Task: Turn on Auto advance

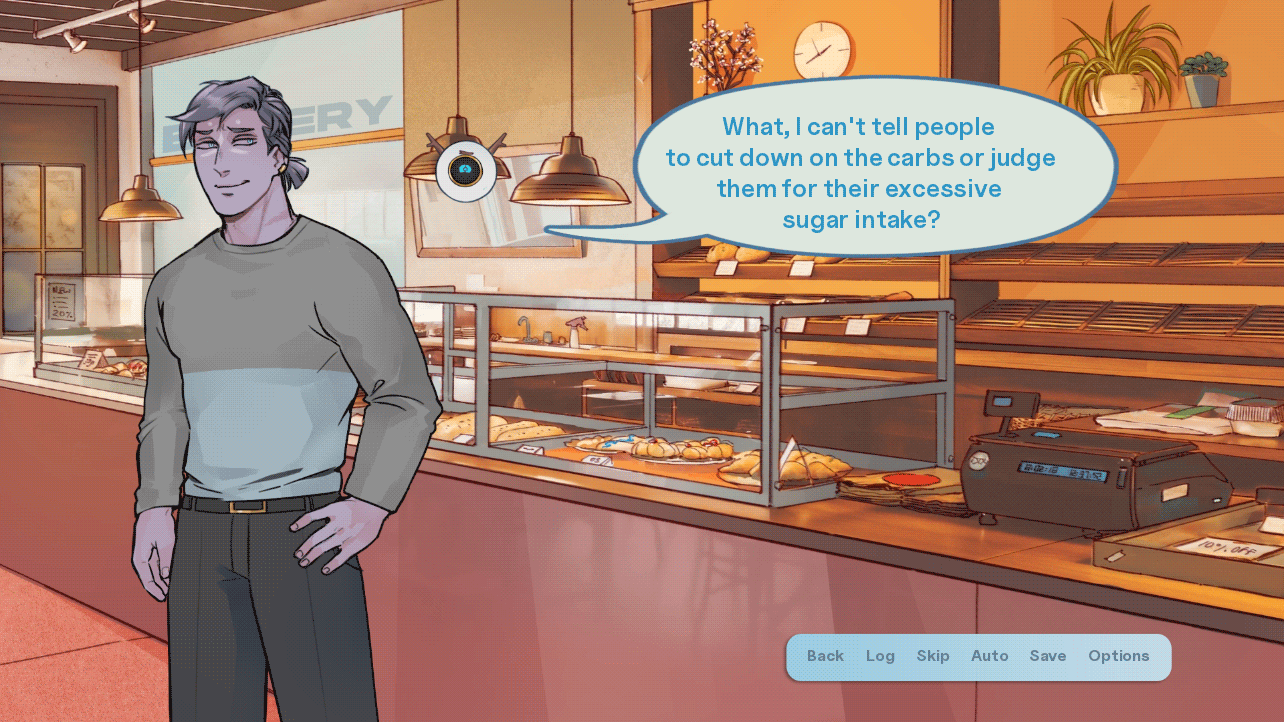Action: [x=990, y=656]
